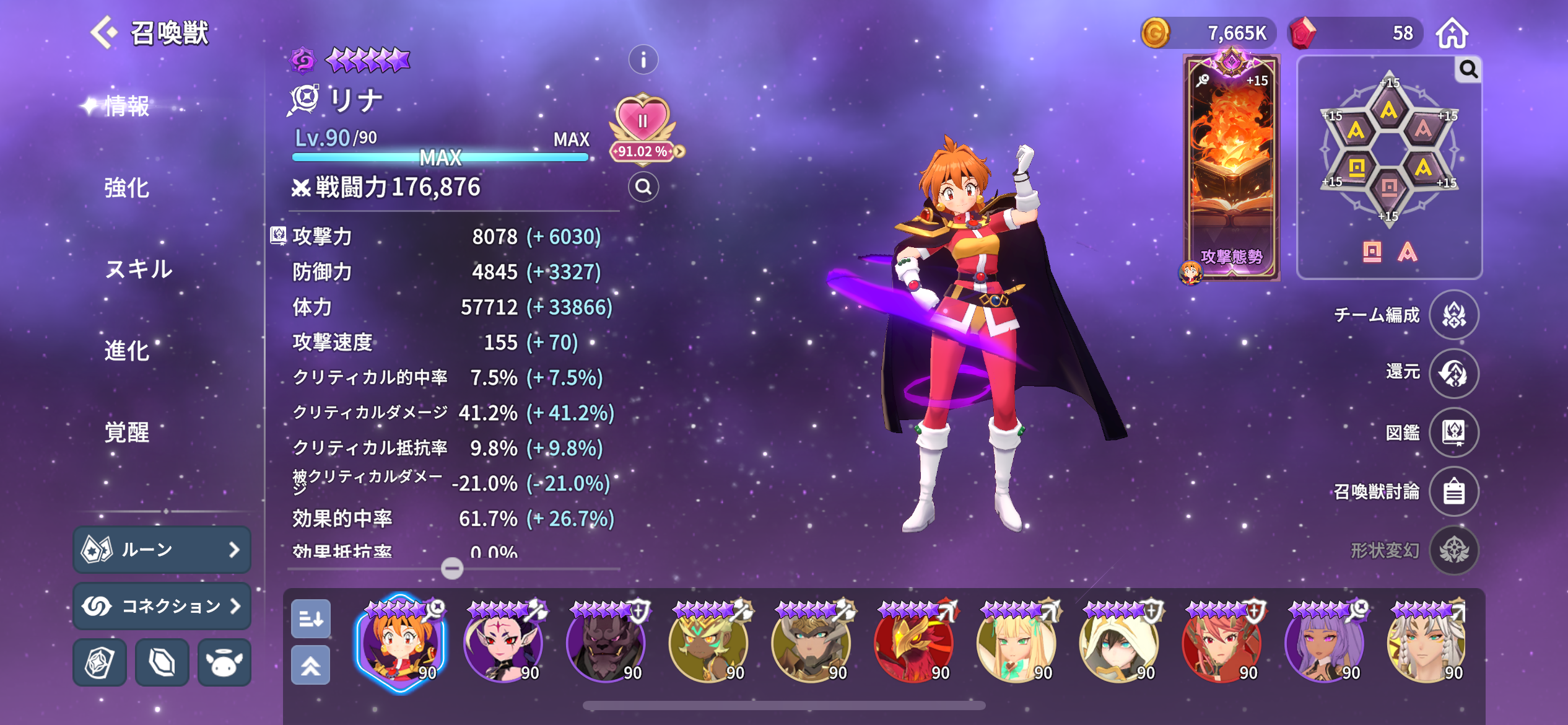Open the コネクション menu
Image resolution: width=1568 pixels, height=725 pixels.
(162, 606)
